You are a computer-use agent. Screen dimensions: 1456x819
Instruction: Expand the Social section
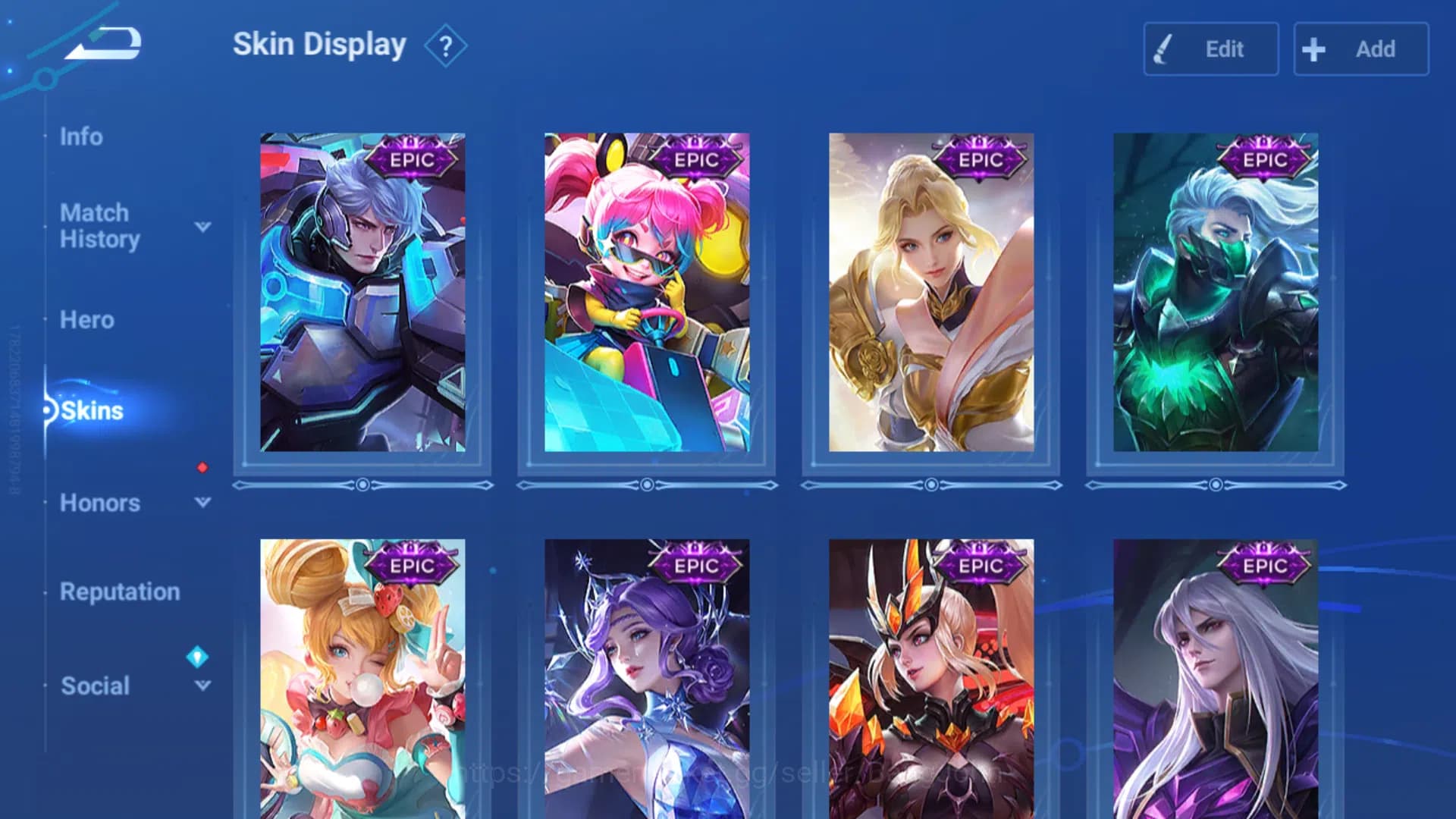tap(201, 686)
